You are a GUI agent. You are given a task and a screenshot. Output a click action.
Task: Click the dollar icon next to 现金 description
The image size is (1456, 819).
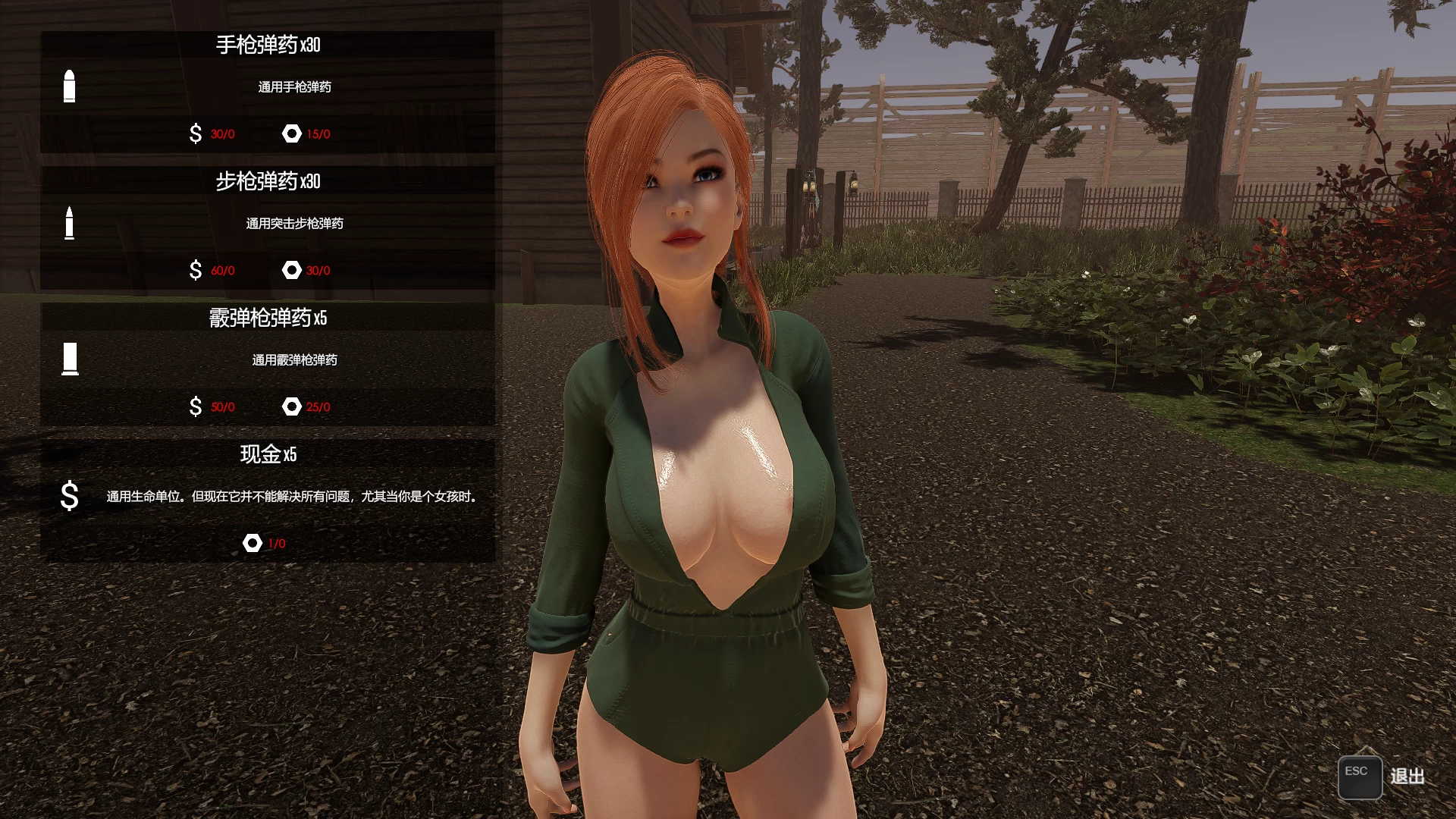pos(70,497)
